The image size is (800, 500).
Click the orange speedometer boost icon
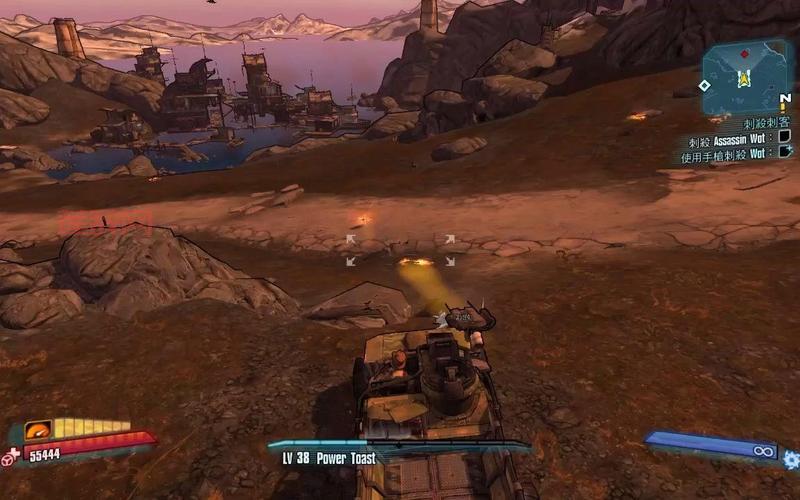point(38,431)
